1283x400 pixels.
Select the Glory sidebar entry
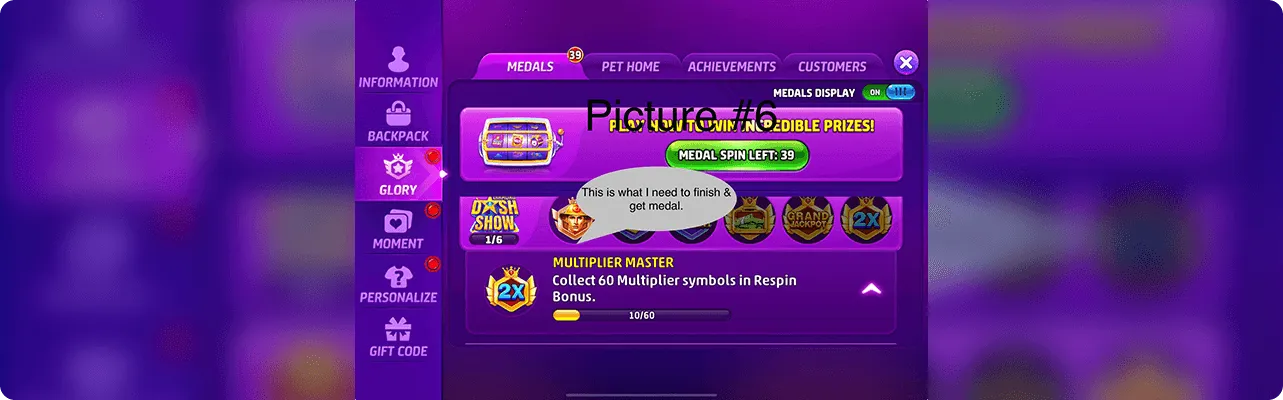pyautogui.click(x=398, y=174)
